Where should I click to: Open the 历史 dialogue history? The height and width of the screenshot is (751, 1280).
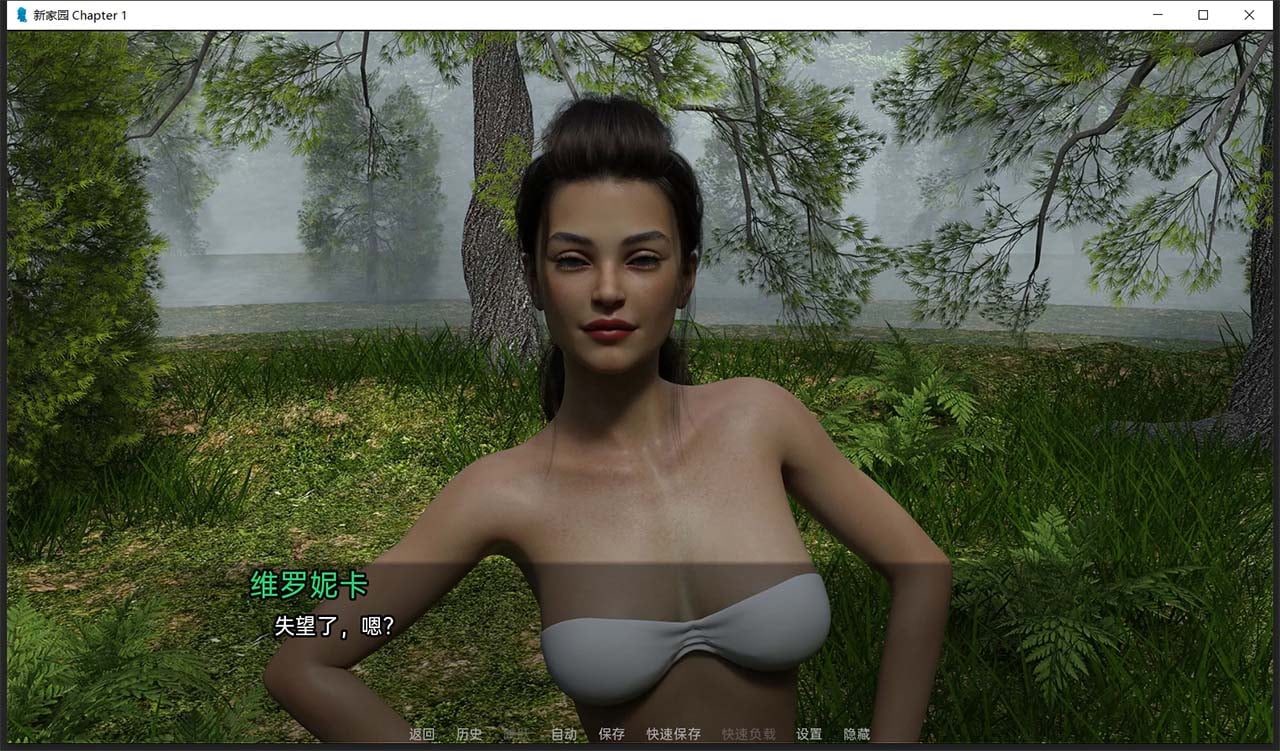coord(469,734)
